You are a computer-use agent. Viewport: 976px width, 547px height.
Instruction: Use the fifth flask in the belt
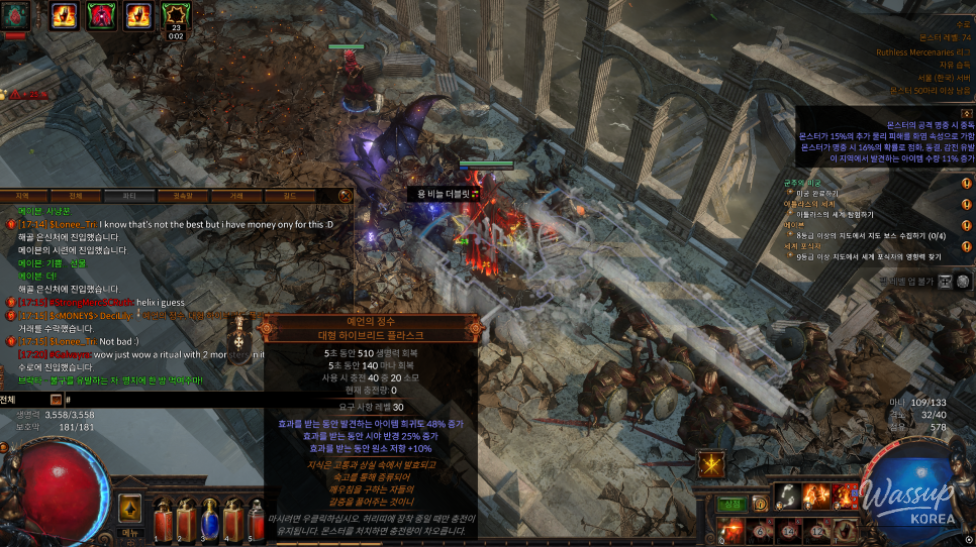click(256, 519)
